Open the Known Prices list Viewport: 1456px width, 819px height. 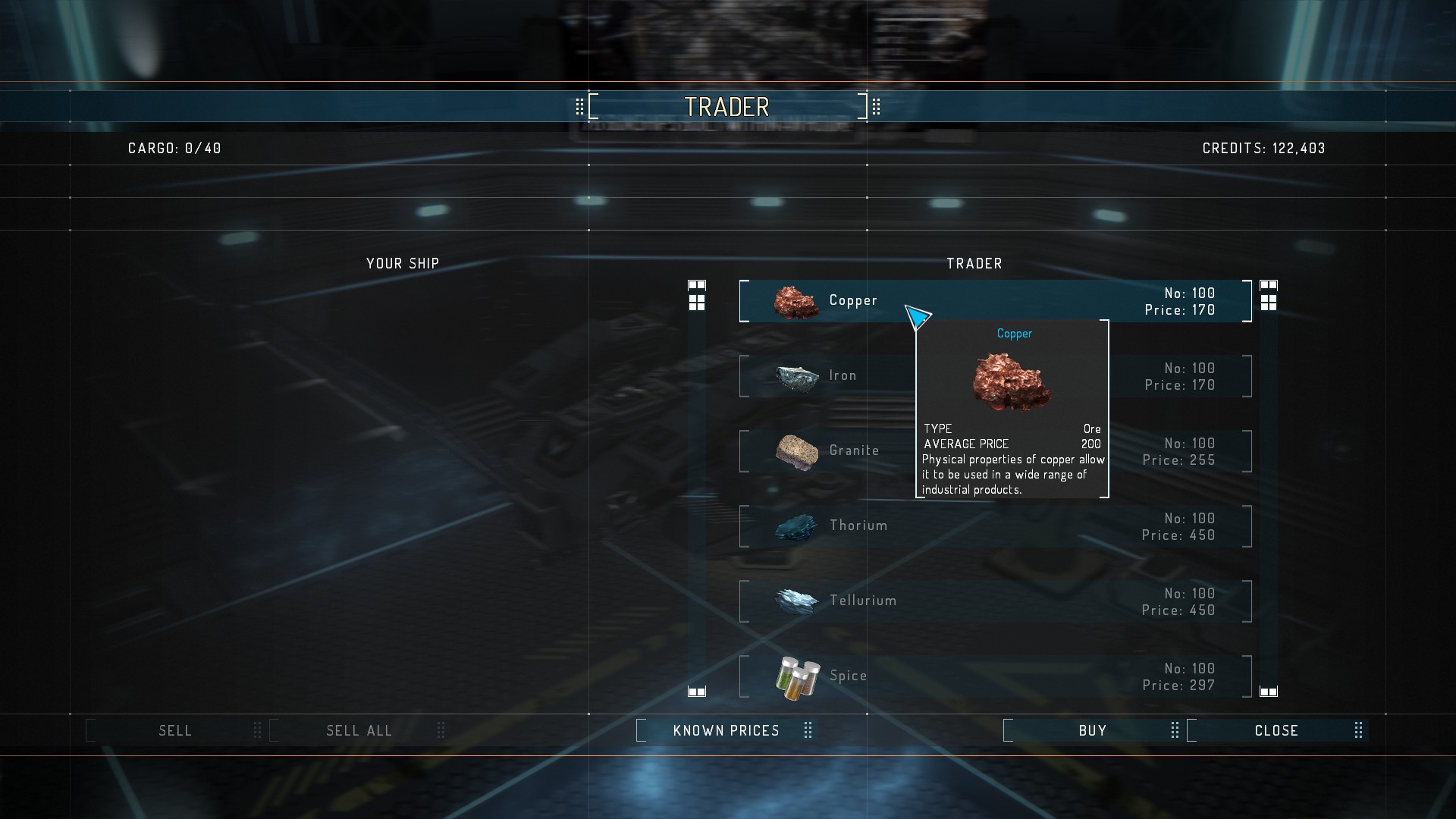point(726,730)
